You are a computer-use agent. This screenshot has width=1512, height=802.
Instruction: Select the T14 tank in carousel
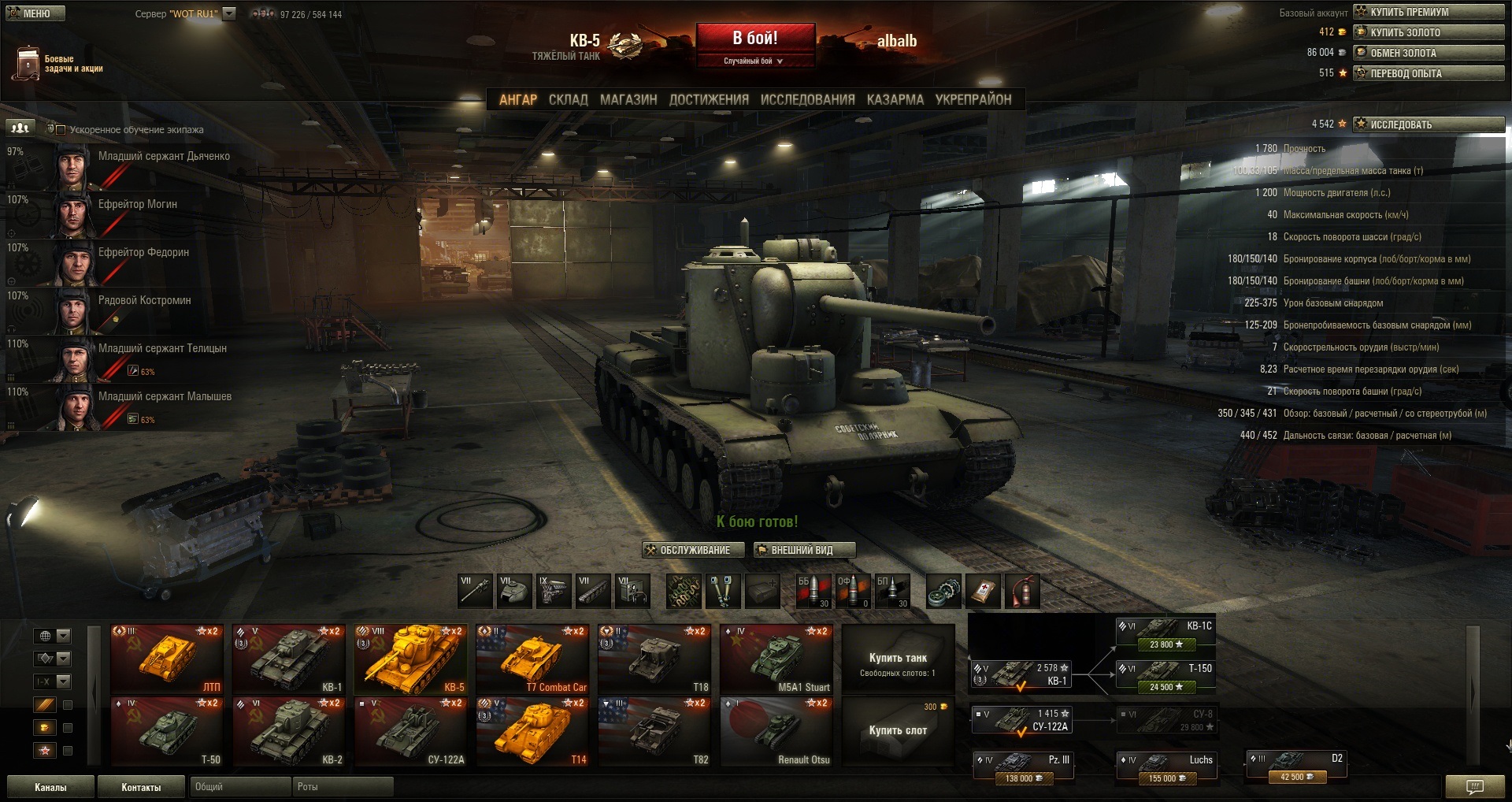click(532, 732)
